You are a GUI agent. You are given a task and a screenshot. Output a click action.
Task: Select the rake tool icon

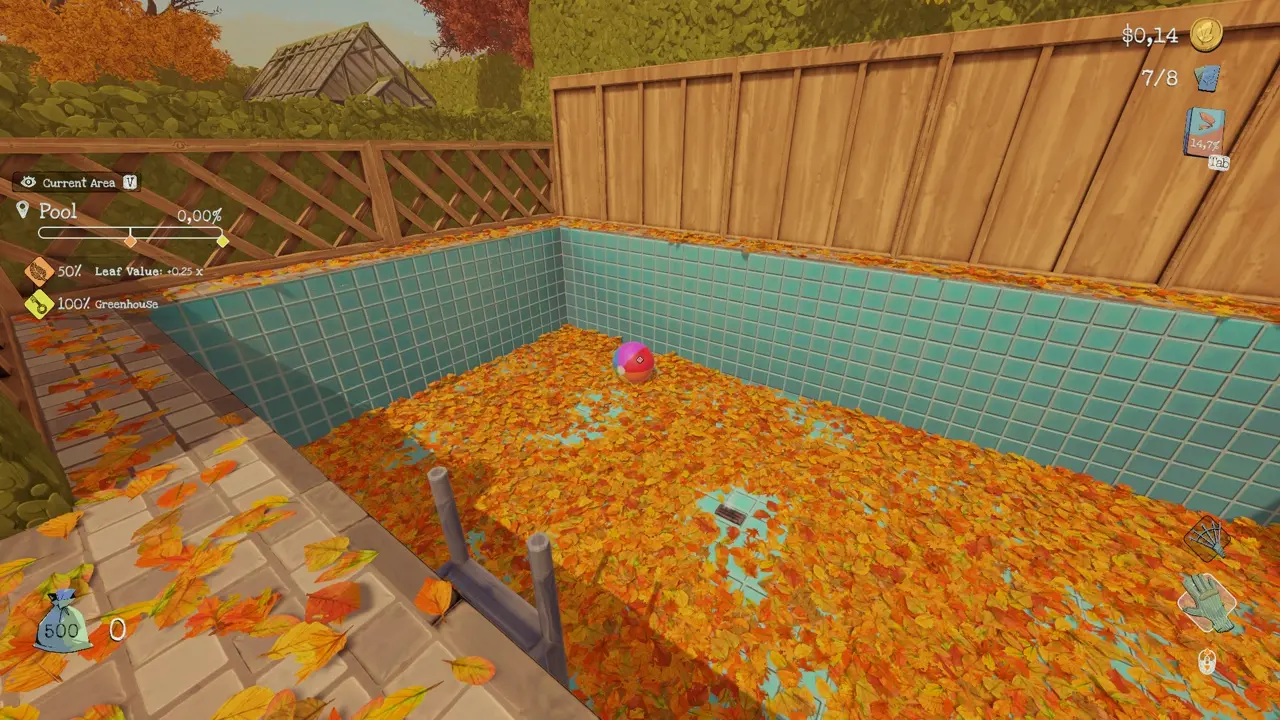[x=1206, y=535]
